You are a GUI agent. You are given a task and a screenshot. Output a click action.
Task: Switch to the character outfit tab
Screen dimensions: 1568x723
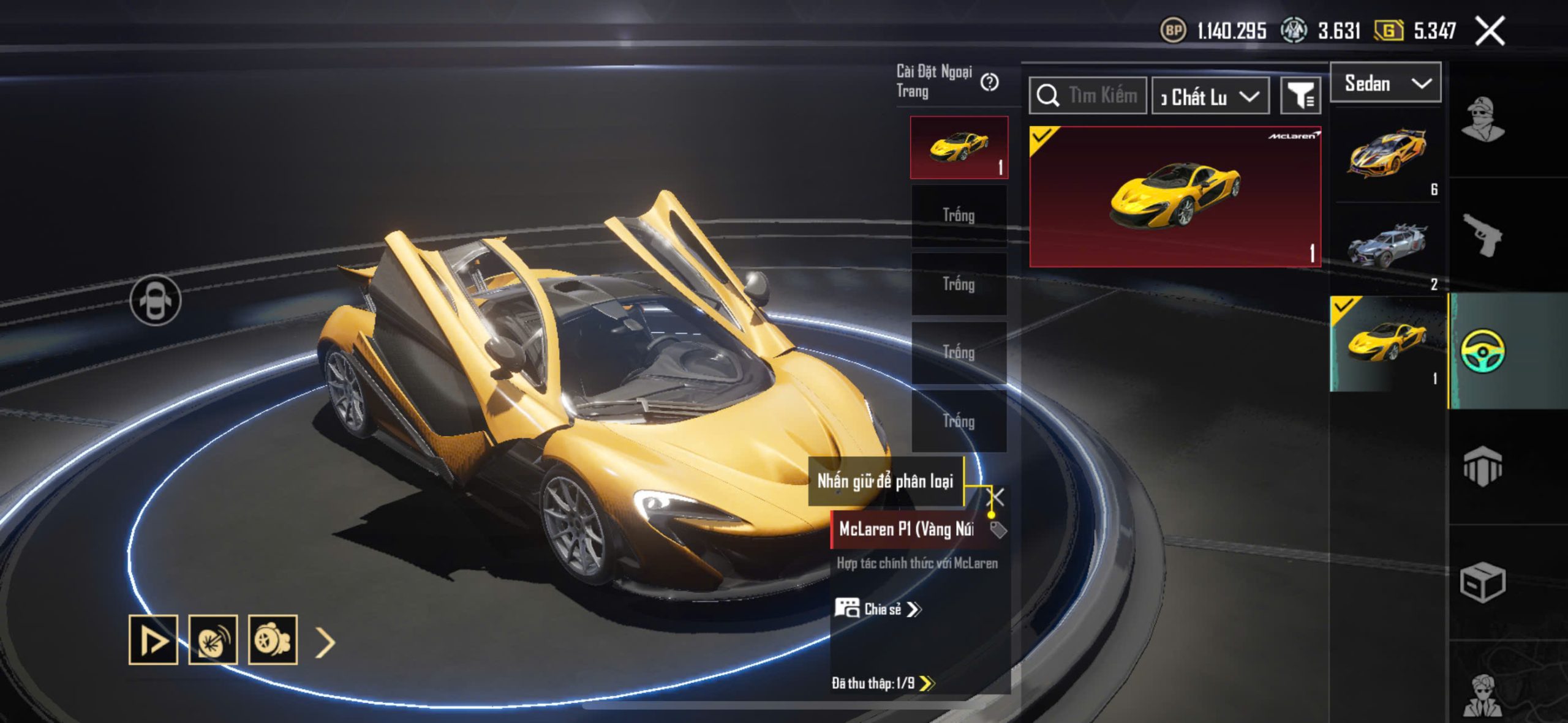pyautogui.click(x=1482, y=119)
